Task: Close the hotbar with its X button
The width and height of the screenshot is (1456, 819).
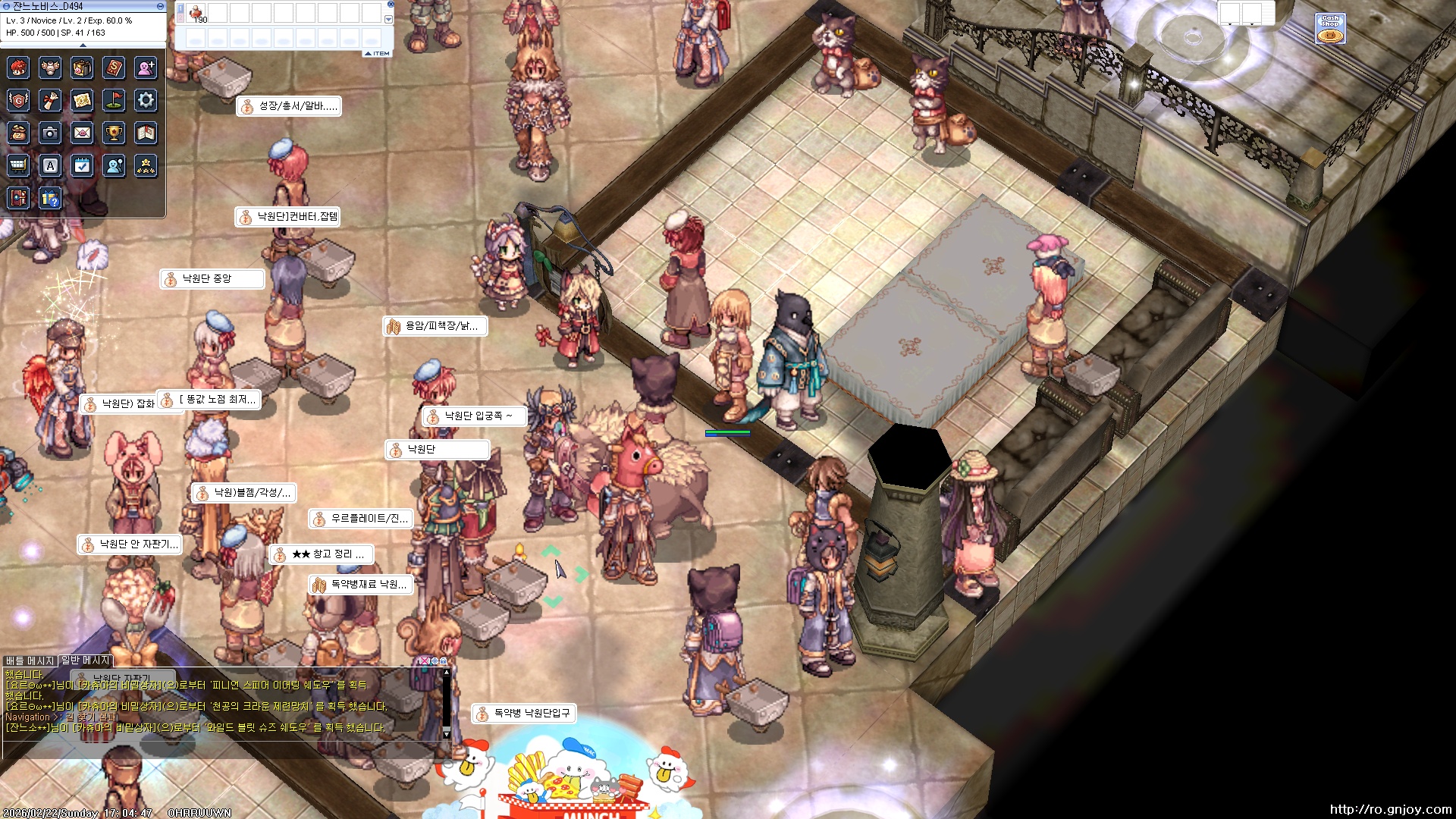Action: [x=391, y=5]
